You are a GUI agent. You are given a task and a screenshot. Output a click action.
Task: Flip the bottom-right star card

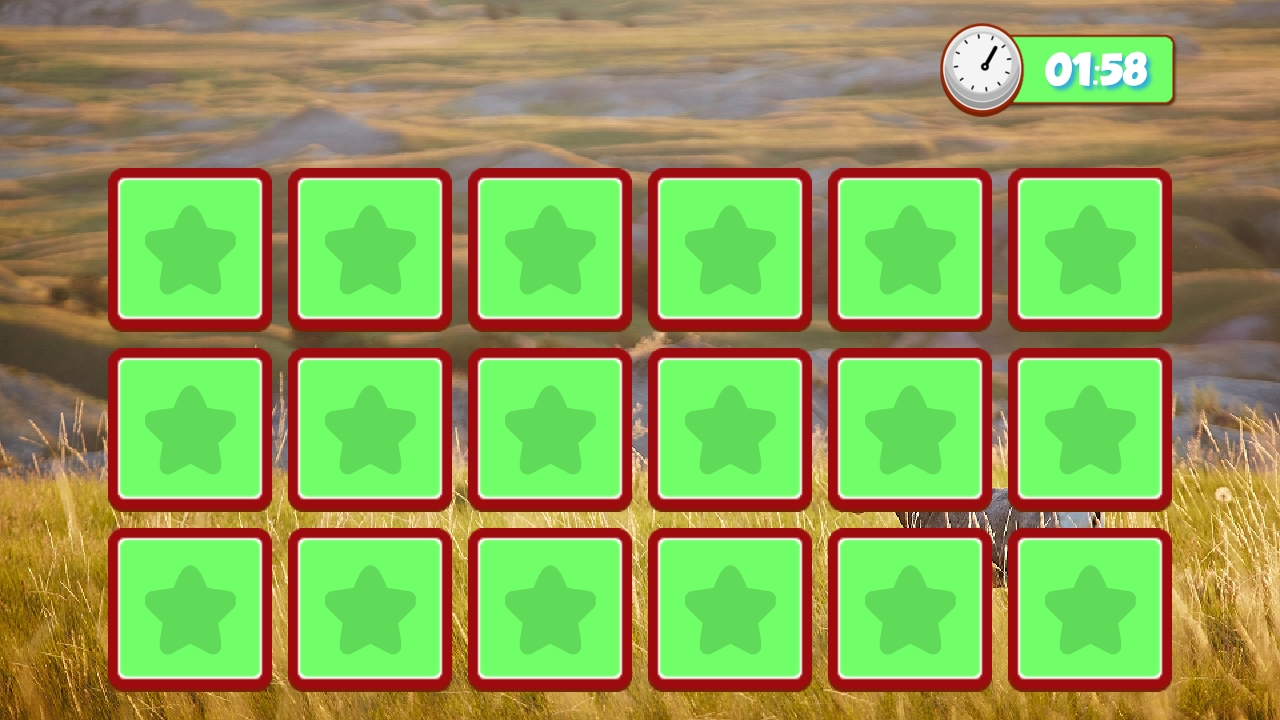click(1089, 610)
